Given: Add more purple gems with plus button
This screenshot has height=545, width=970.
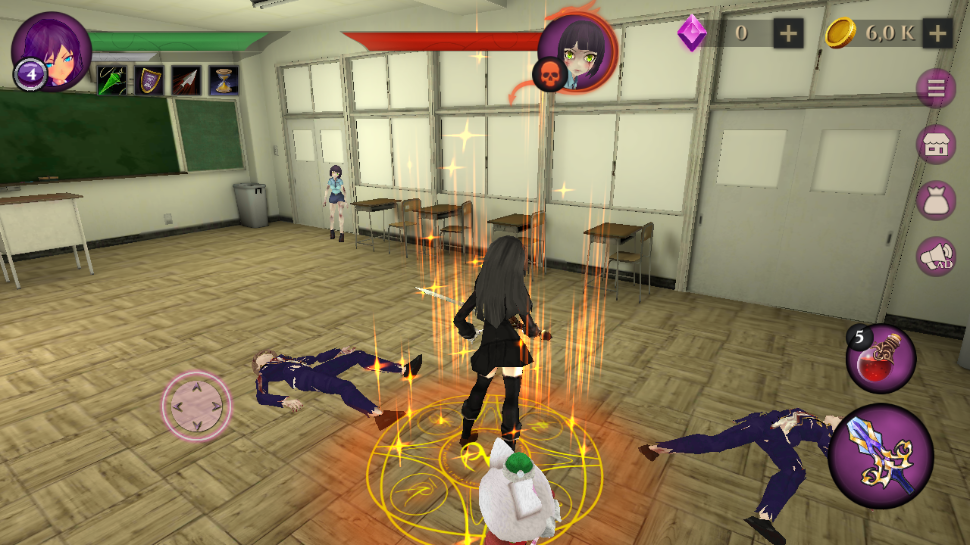Looking at the screenshot, I should point(789,33).
